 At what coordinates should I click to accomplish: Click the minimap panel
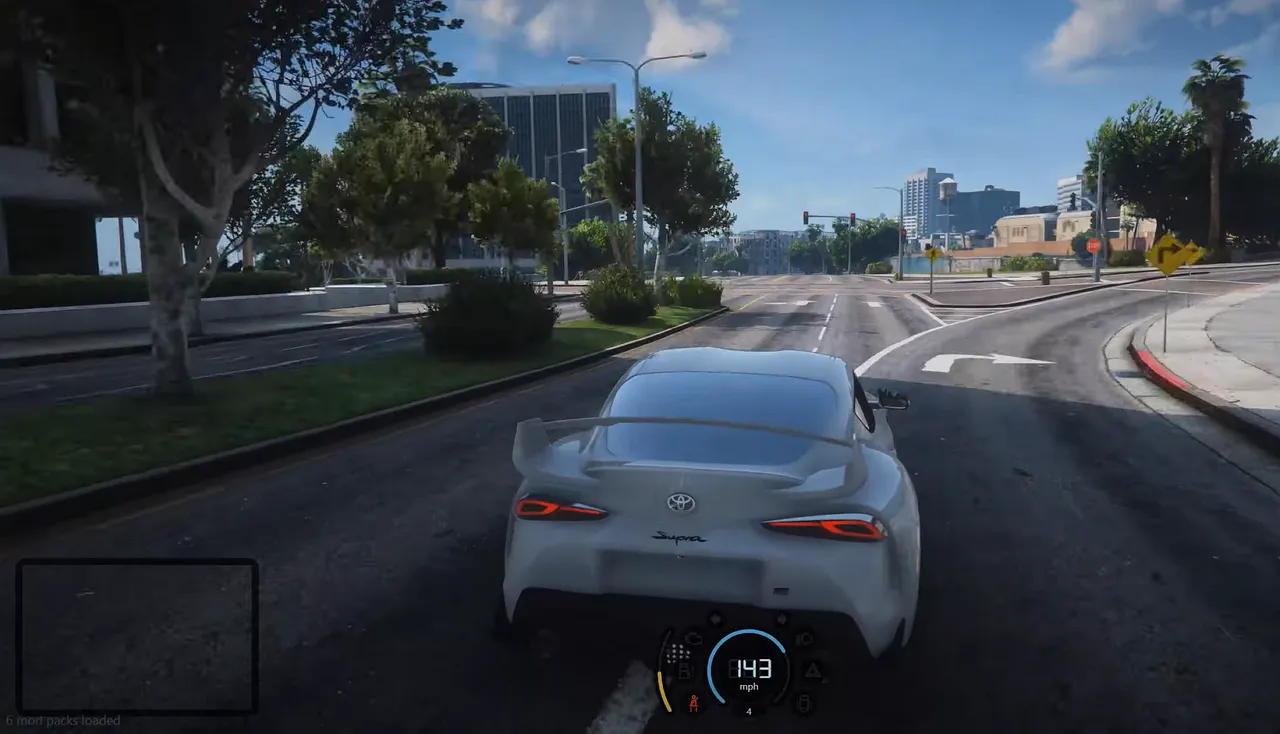137,636
